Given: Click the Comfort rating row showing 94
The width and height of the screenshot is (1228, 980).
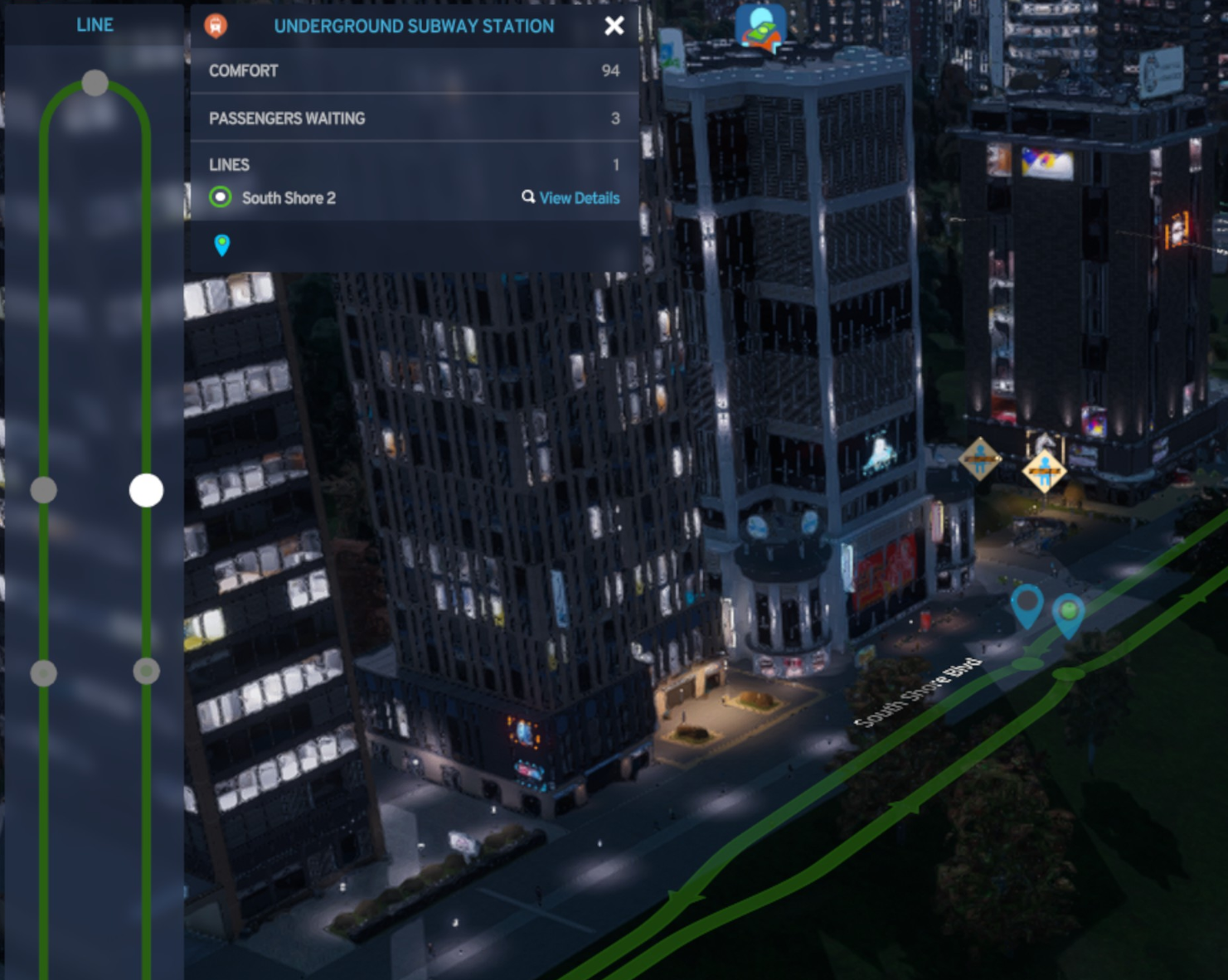Looking at the screenshot, I should (x=415, y=71).
